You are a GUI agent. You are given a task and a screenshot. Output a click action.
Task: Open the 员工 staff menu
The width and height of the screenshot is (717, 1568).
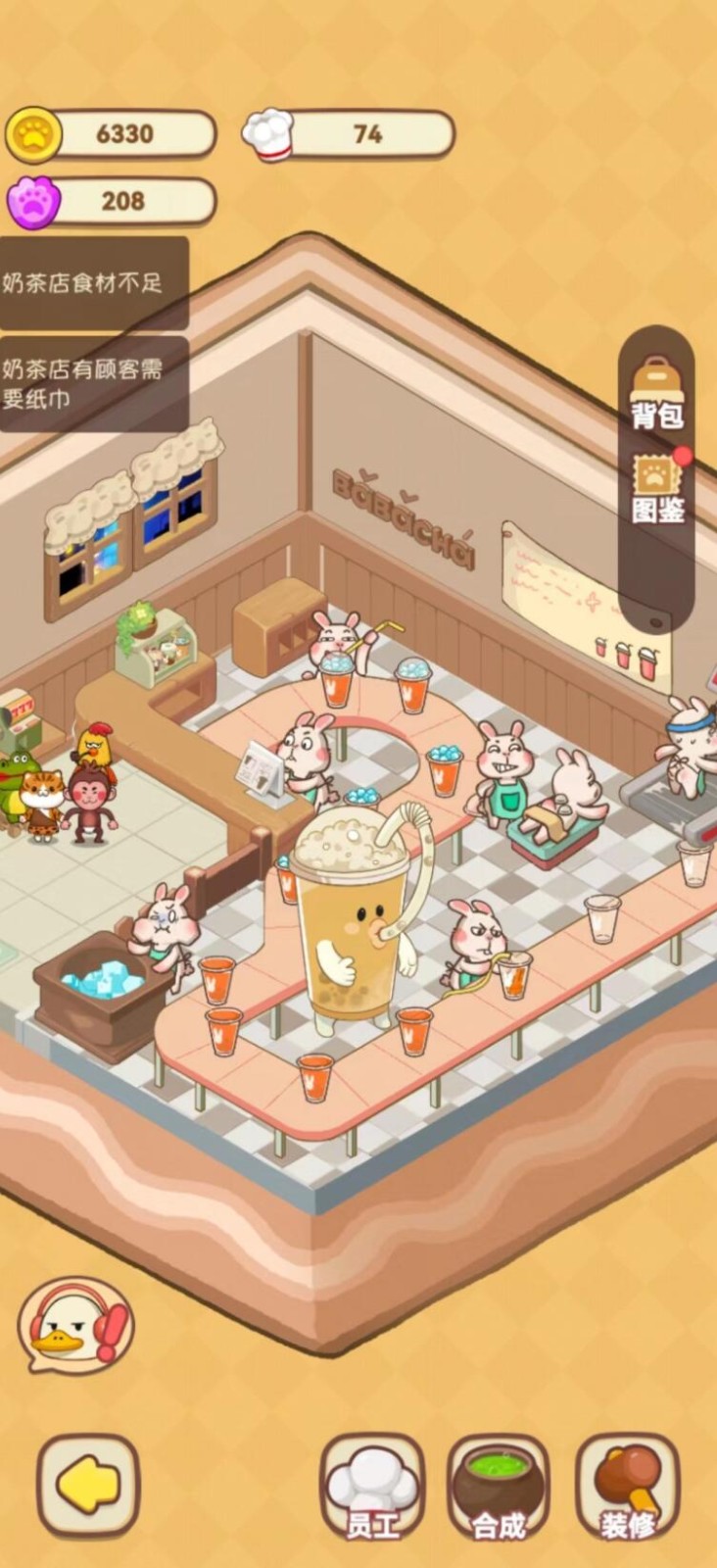pos(372,1488)
